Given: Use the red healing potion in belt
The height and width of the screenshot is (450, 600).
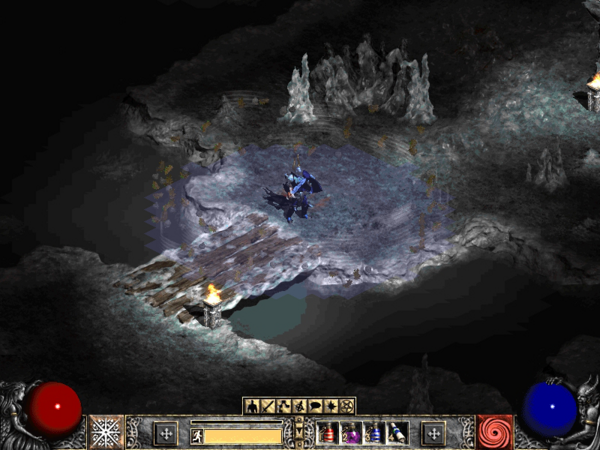Looking at the screenshot, I should coord(328,433).
